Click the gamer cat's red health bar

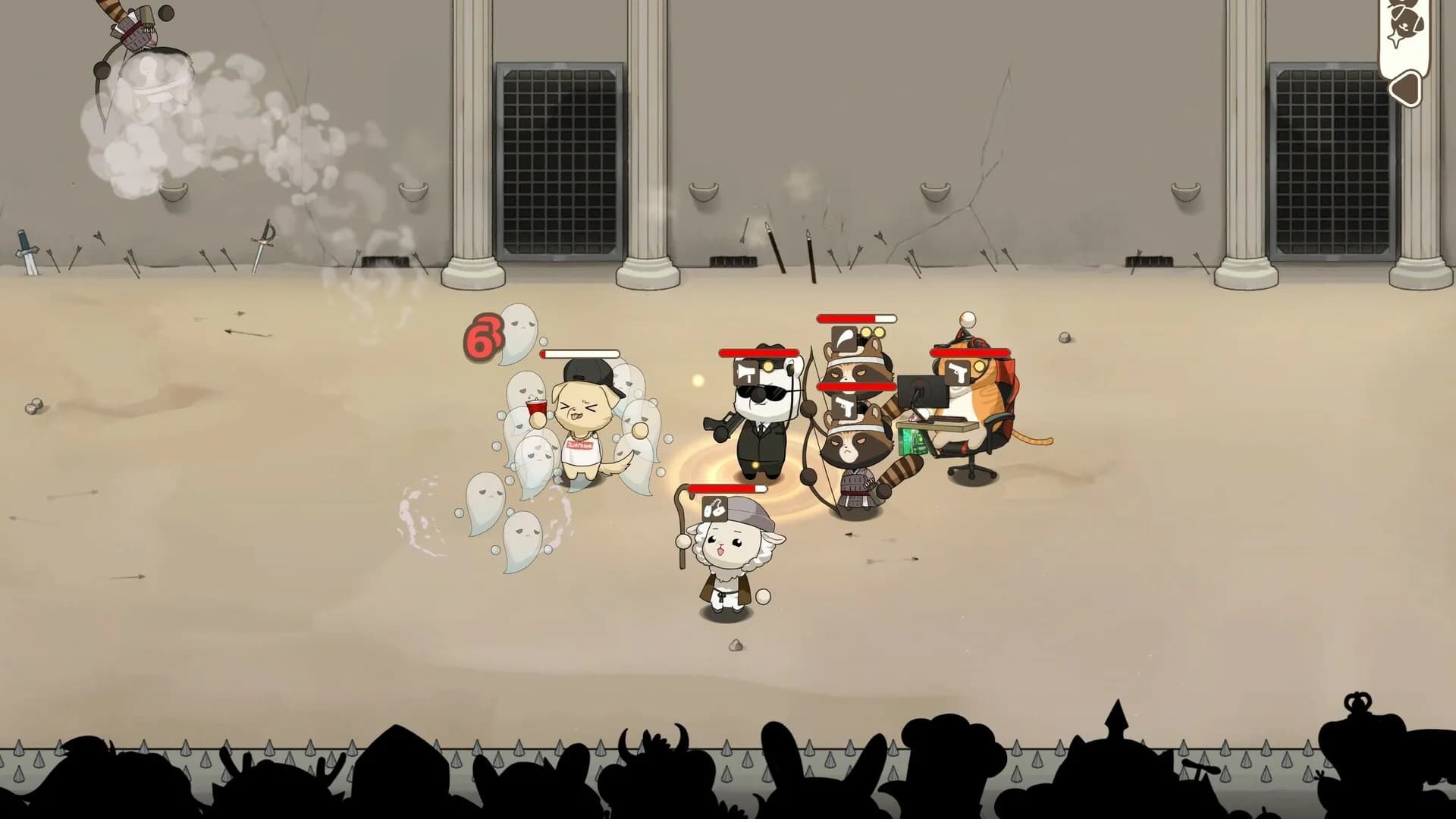point(969,353)
